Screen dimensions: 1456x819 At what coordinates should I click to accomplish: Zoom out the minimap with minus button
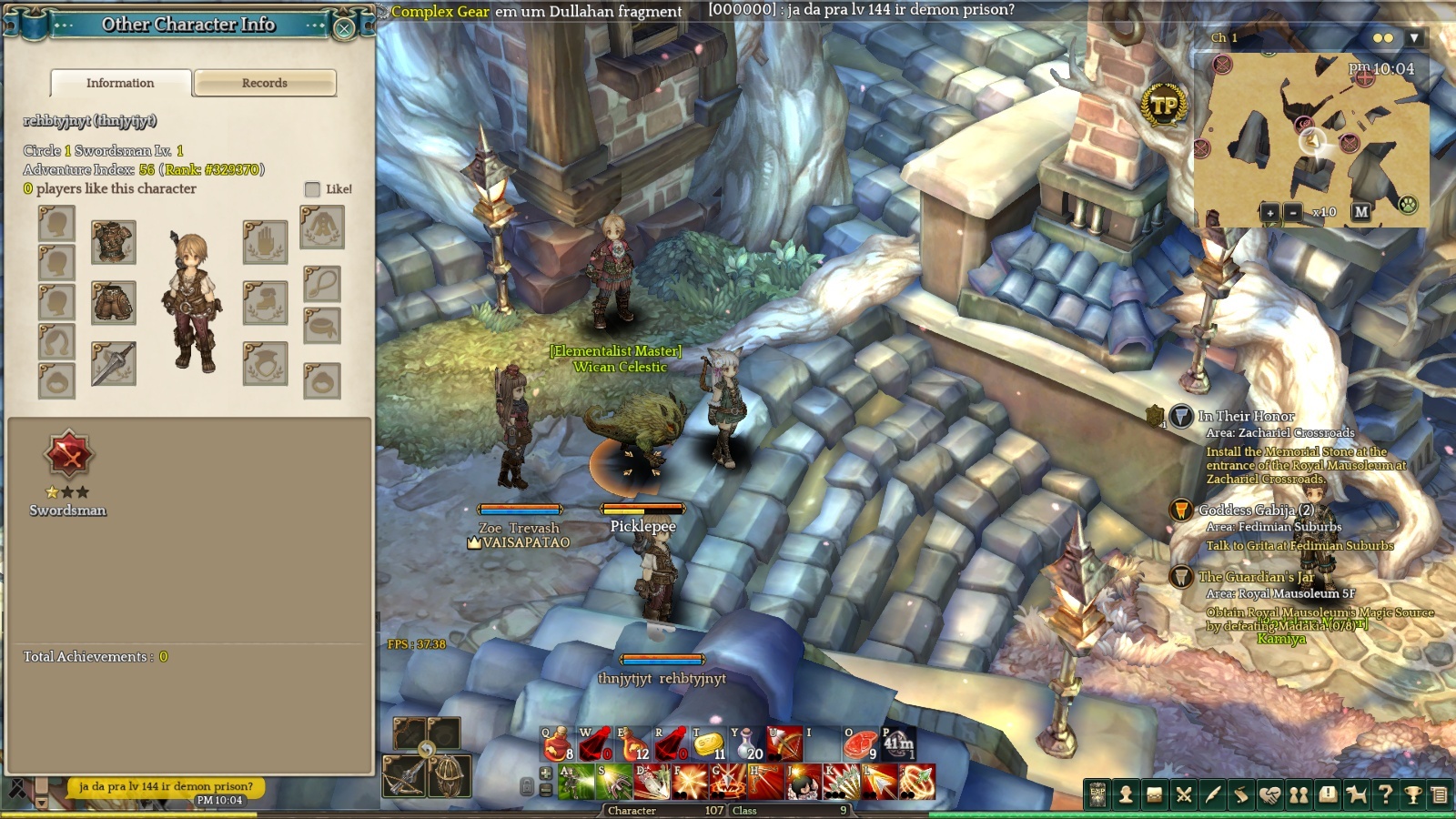(1293, 212)
